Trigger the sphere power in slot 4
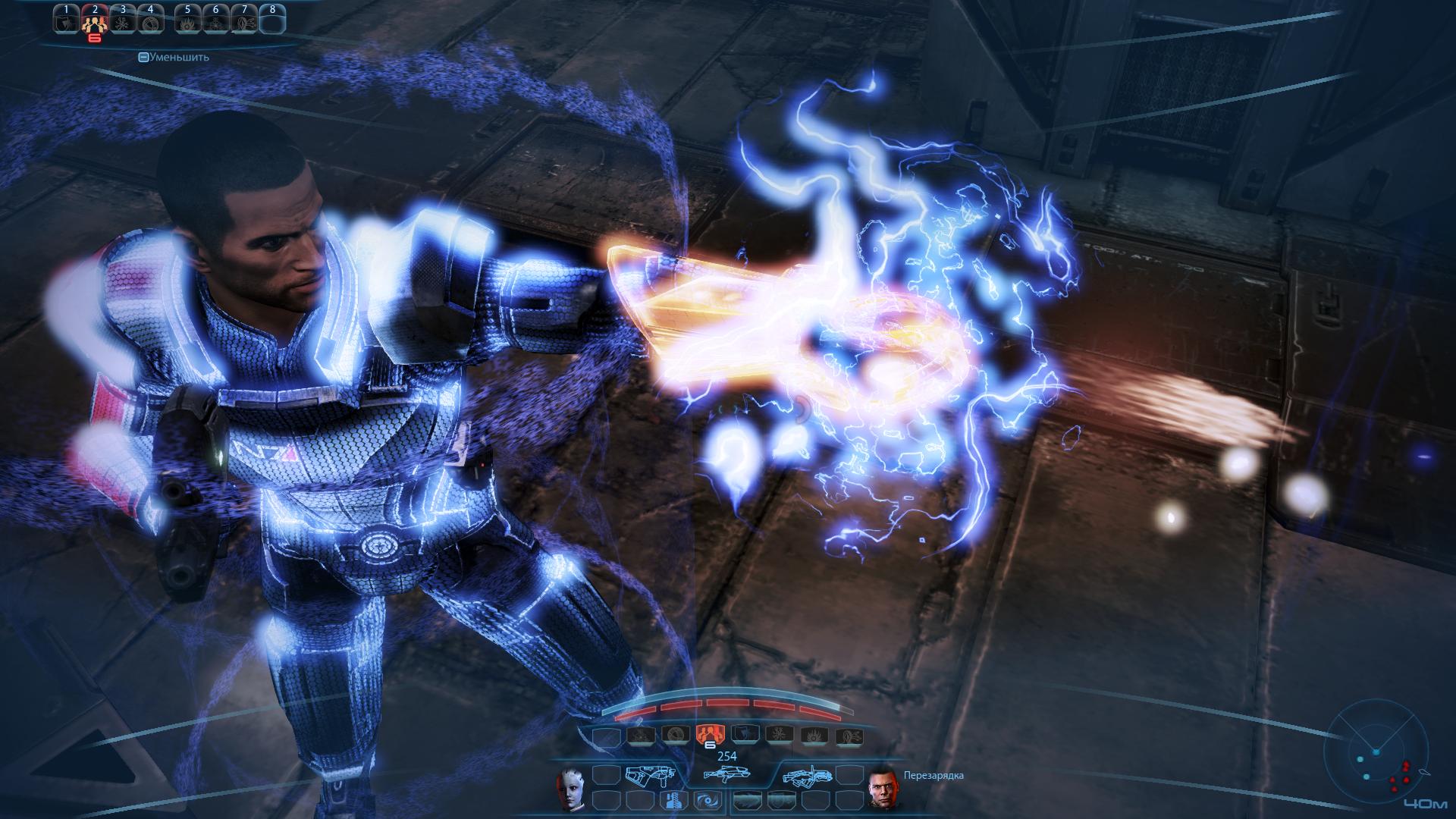This screenshot has height=819, width=1456. pyautogui.click(x=150, y=23)
